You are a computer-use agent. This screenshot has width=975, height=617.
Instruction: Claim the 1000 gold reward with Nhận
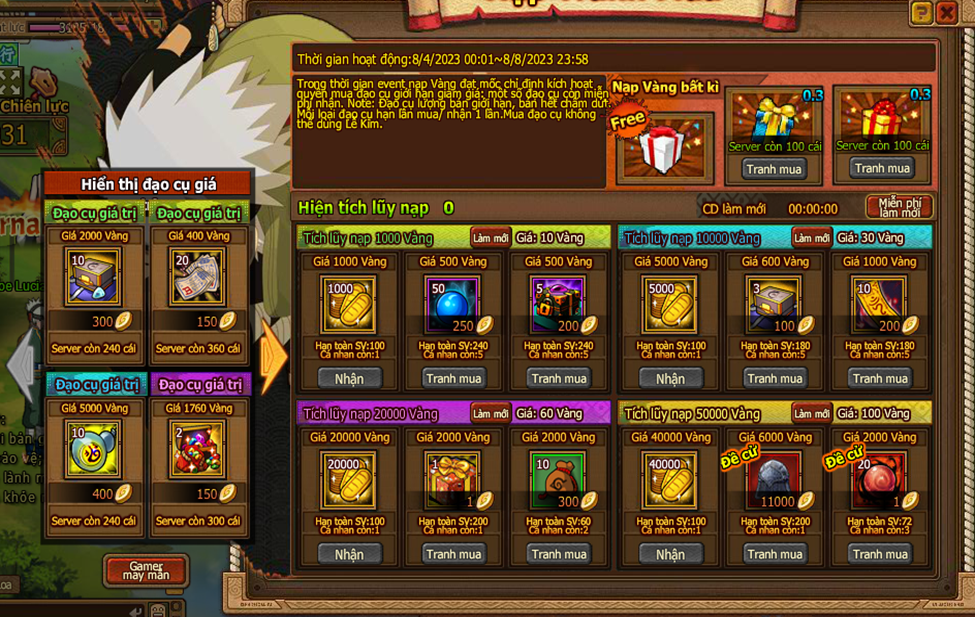click(349, 378)
